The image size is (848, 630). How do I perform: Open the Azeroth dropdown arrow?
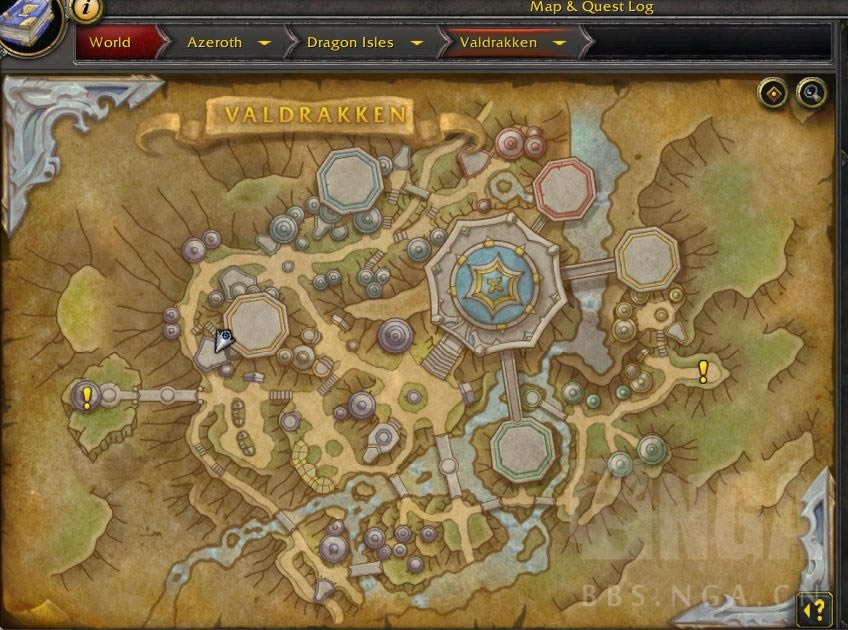(x=264, y=43)
